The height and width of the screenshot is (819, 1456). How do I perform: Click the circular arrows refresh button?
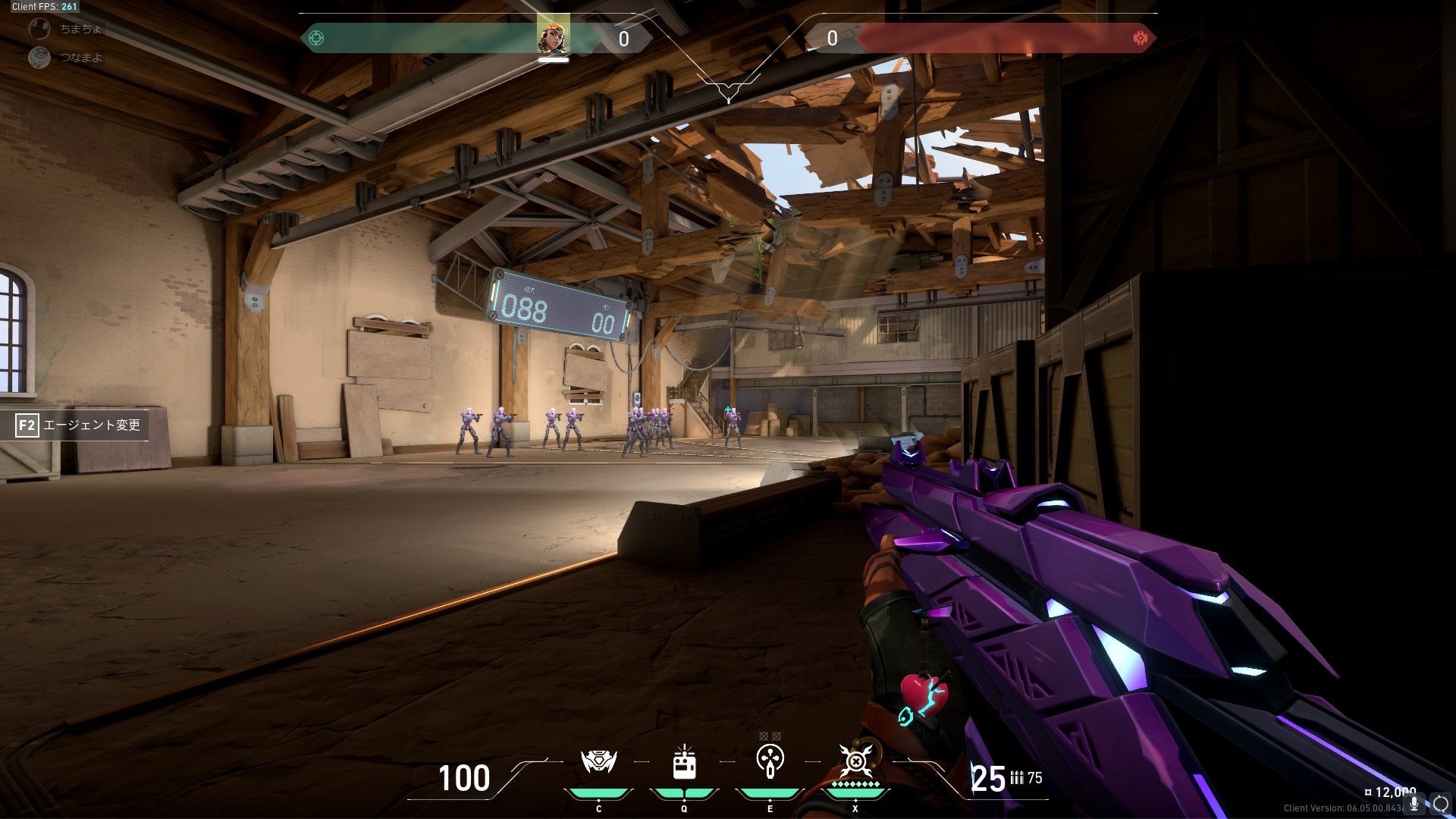1439,804
